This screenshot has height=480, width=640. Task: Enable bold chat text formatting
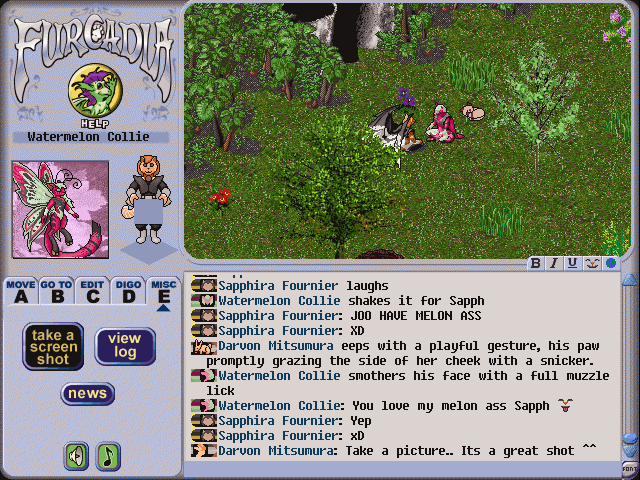click(x=536, y=264)
